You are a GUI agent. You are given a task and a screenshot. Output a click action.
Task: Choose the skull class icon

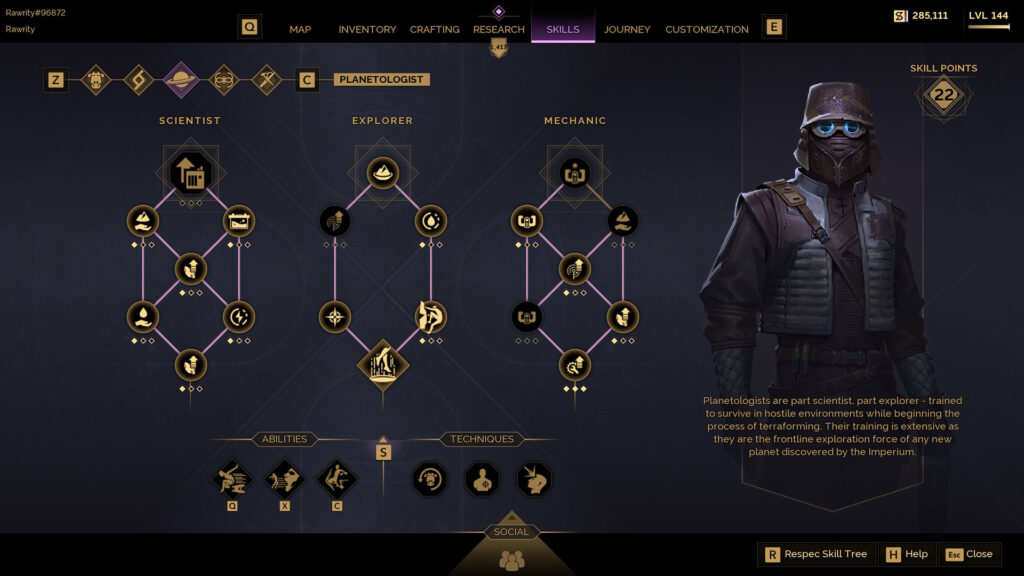click(96, 80)
